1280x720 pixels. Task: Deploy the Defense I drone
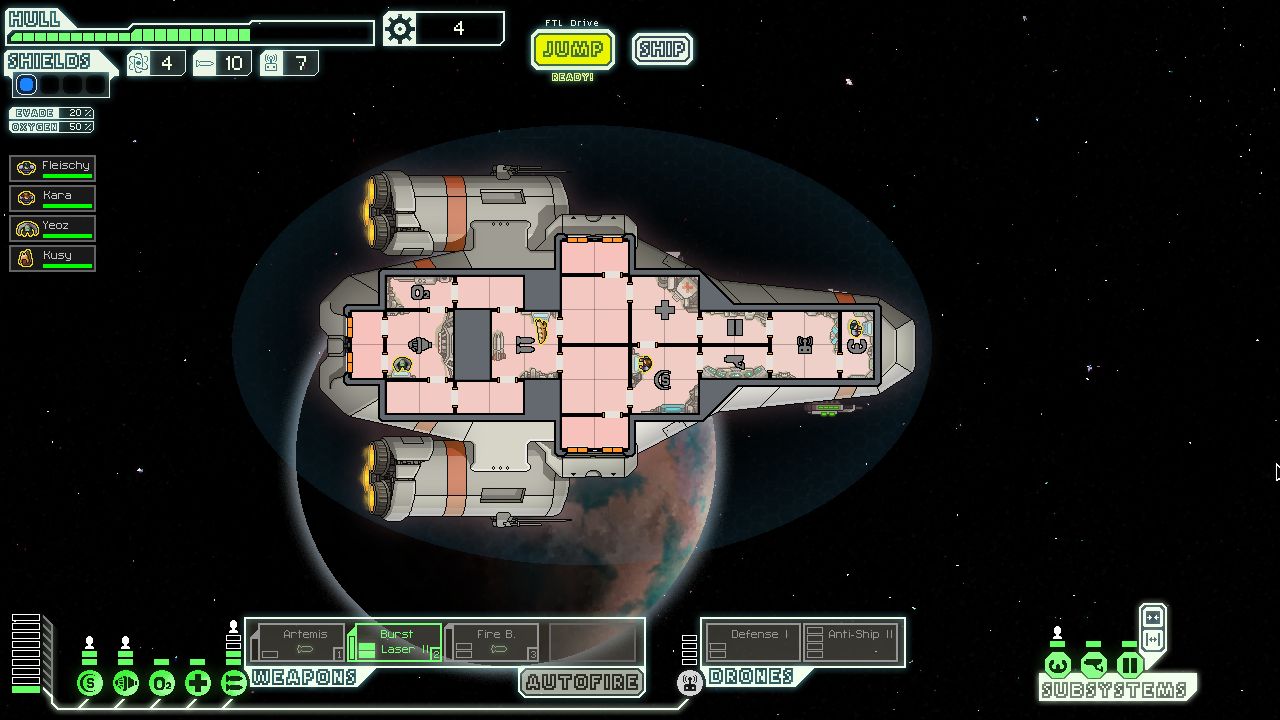point(752,642)
